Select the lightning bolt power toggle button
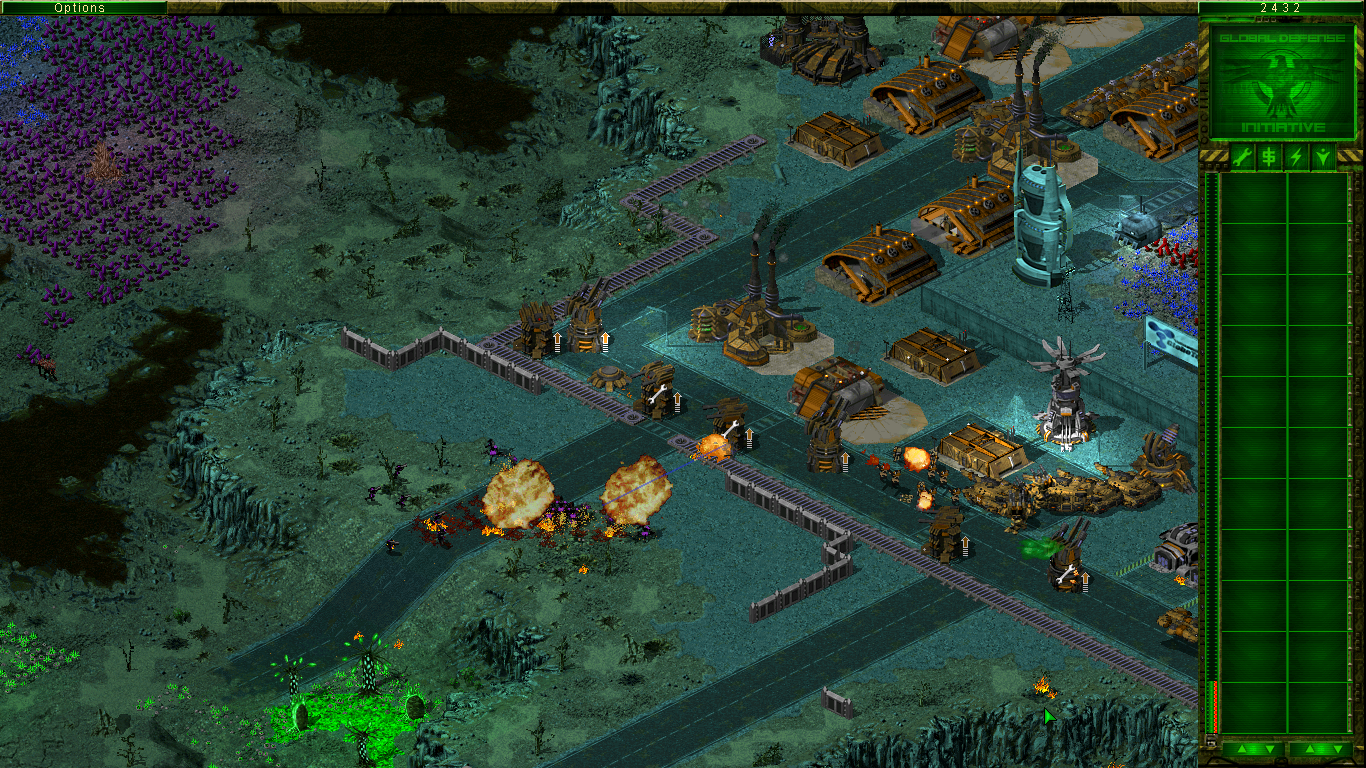1366x768 pixels. point(1296,157)
